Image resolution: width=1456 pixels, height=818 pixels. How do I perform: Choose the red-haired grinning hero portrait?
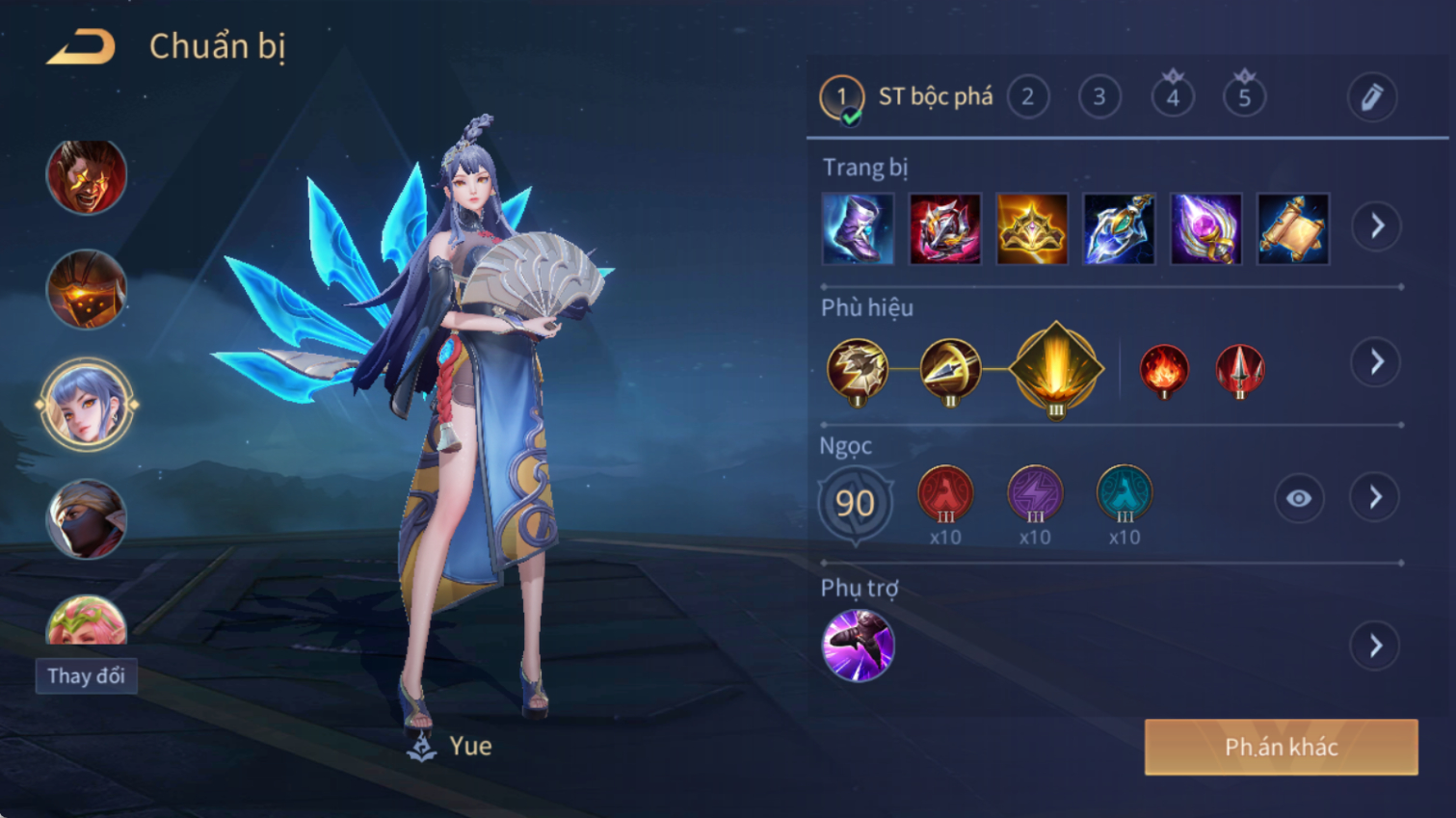pyautogui.click(x=87, y=177)
